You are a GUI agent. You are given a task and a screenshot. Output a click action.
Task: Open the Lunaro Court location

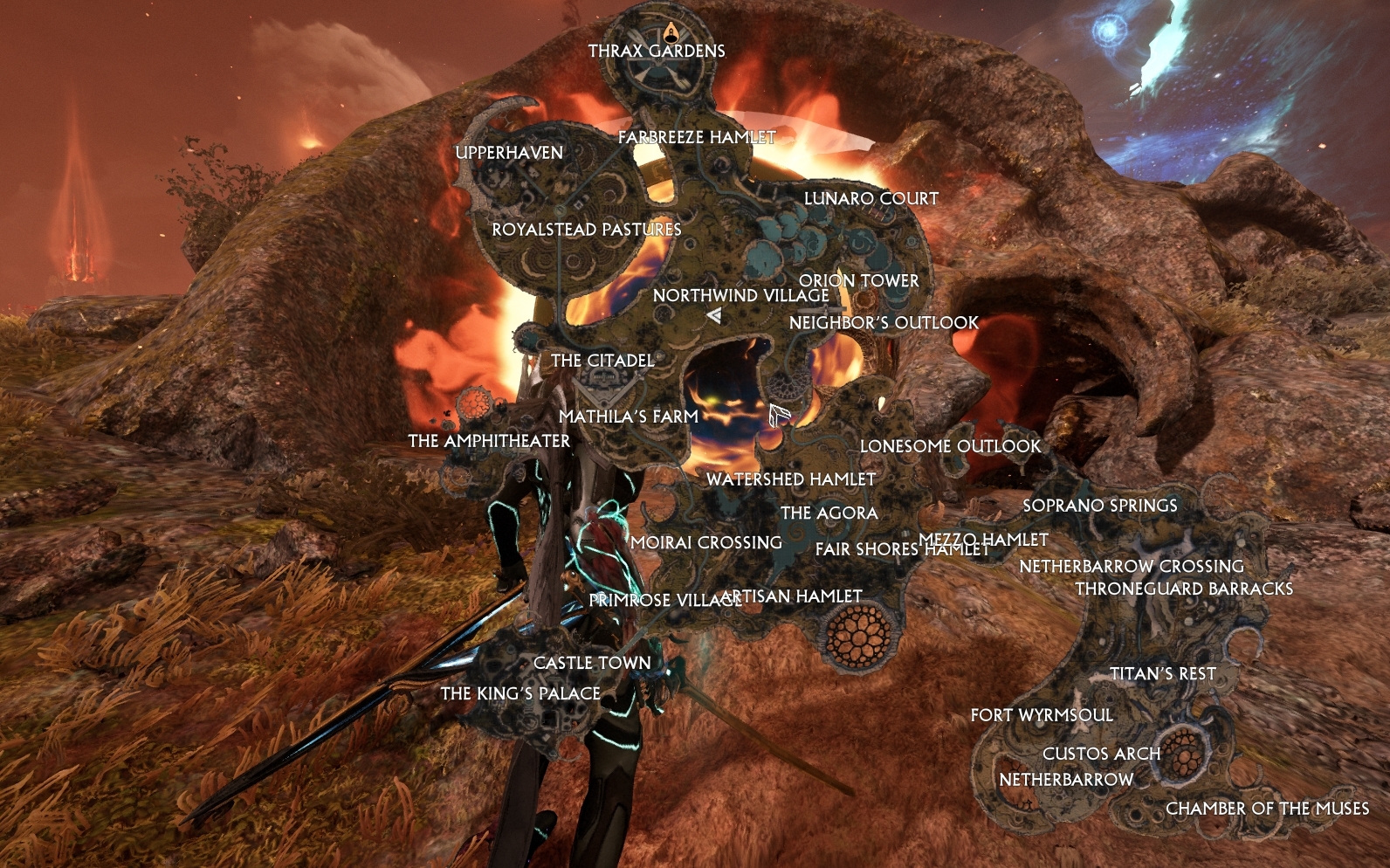pyautogui.click(x=870, y=198)
